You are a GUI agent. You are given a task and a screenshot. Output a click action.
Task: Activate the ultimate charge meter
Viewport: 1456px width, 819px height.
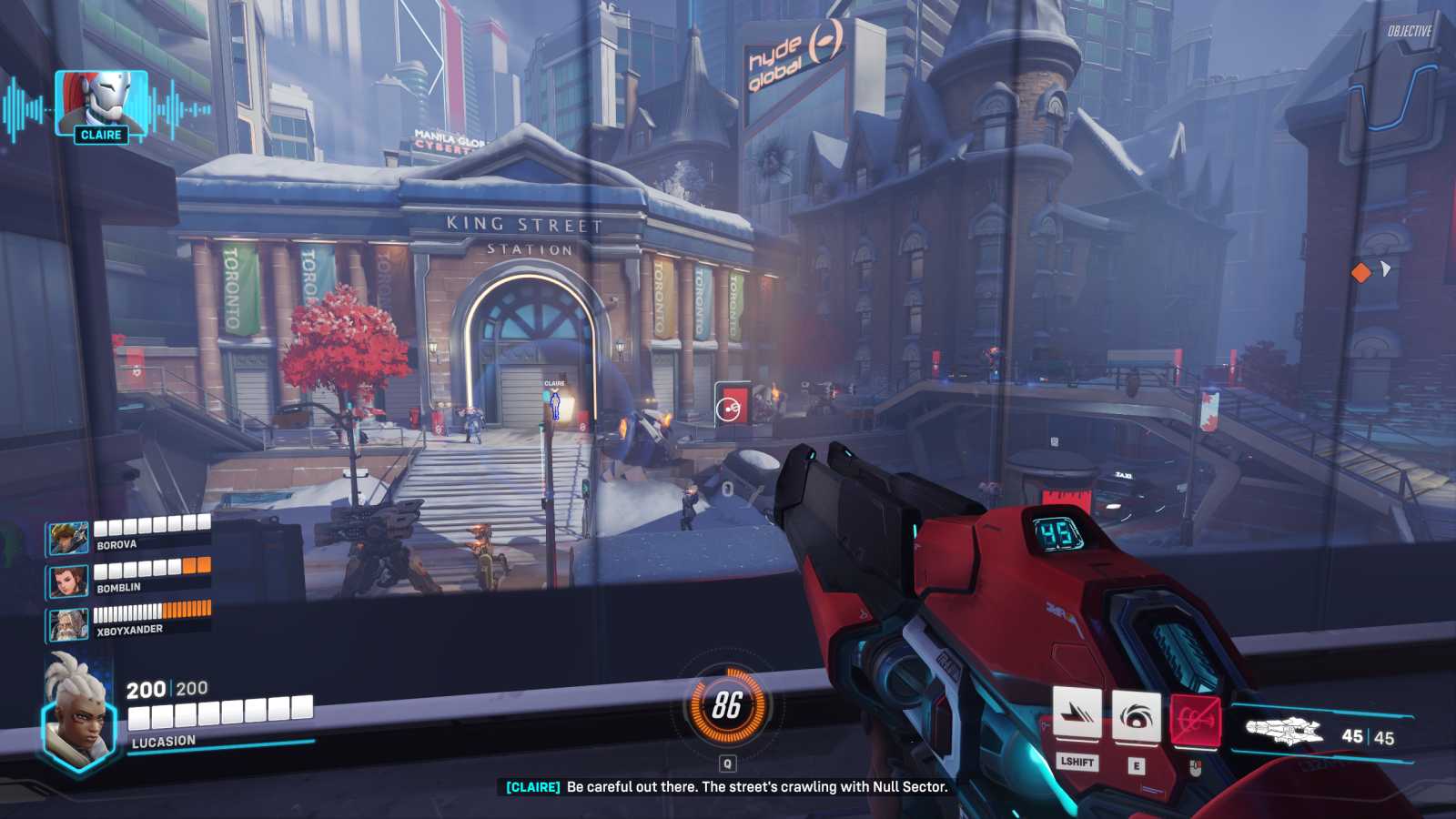(x=726, y=705)
